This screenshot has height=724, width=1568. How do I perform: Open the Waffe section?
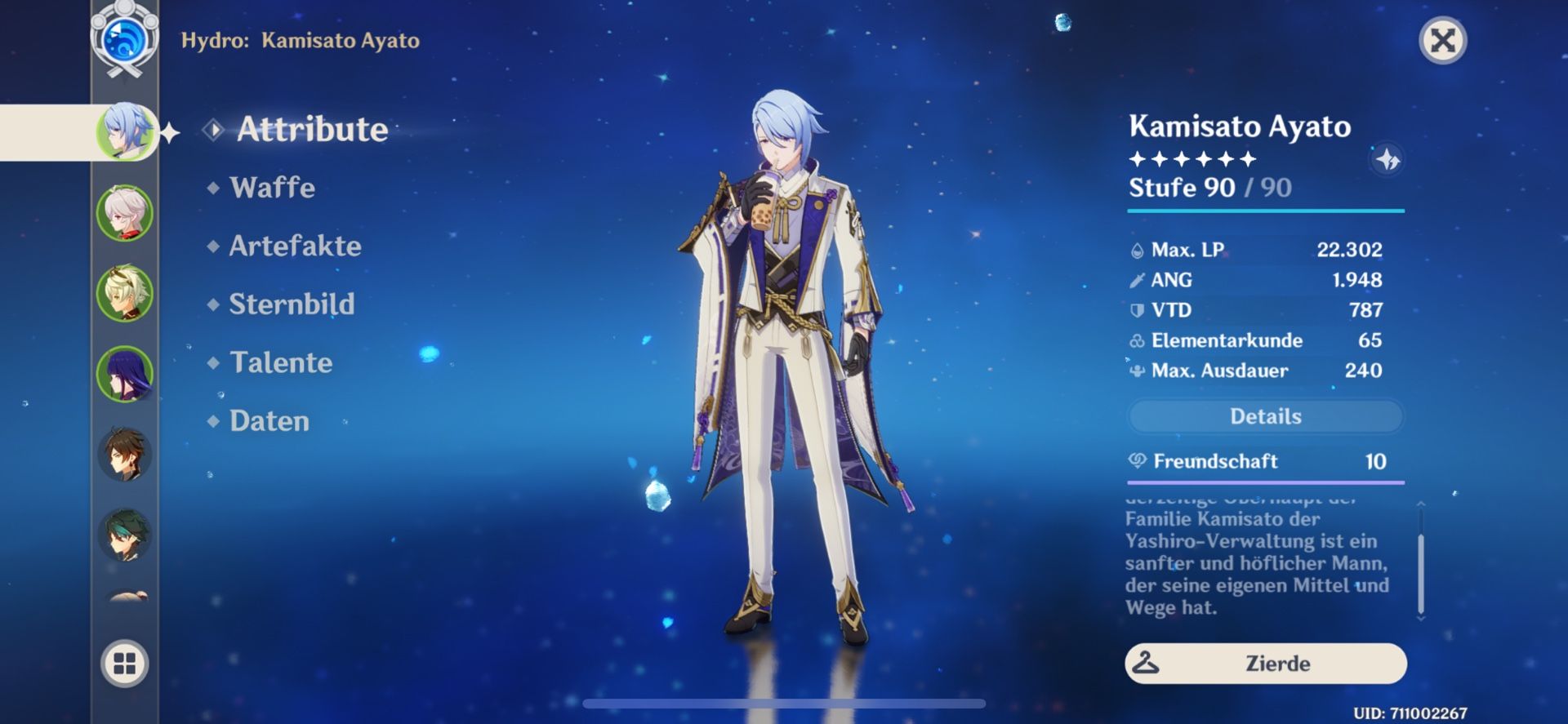pos(272,188)
